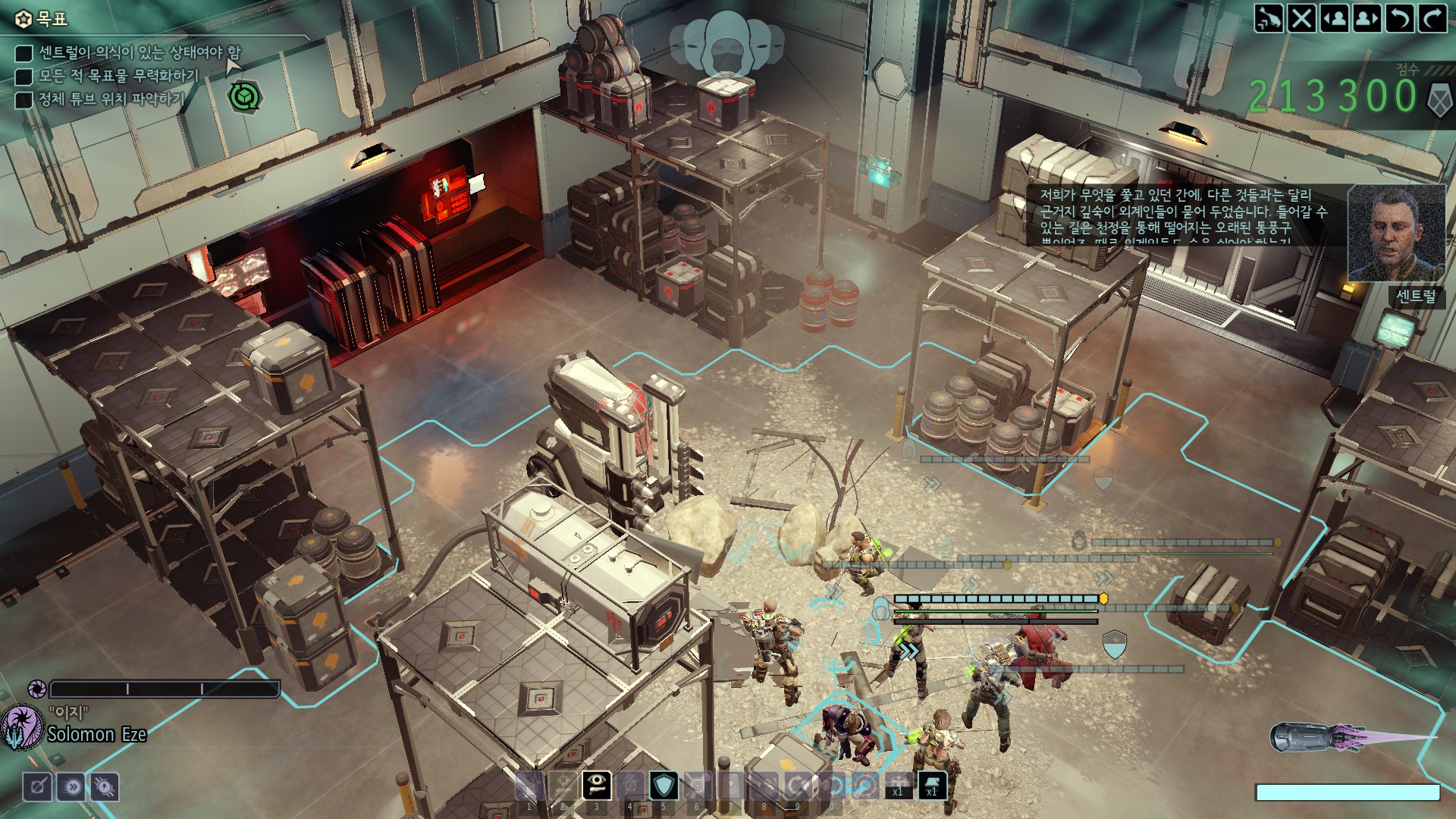Select the previous soldier
Screen dimensions: 1456x819
click(1334, 18)
